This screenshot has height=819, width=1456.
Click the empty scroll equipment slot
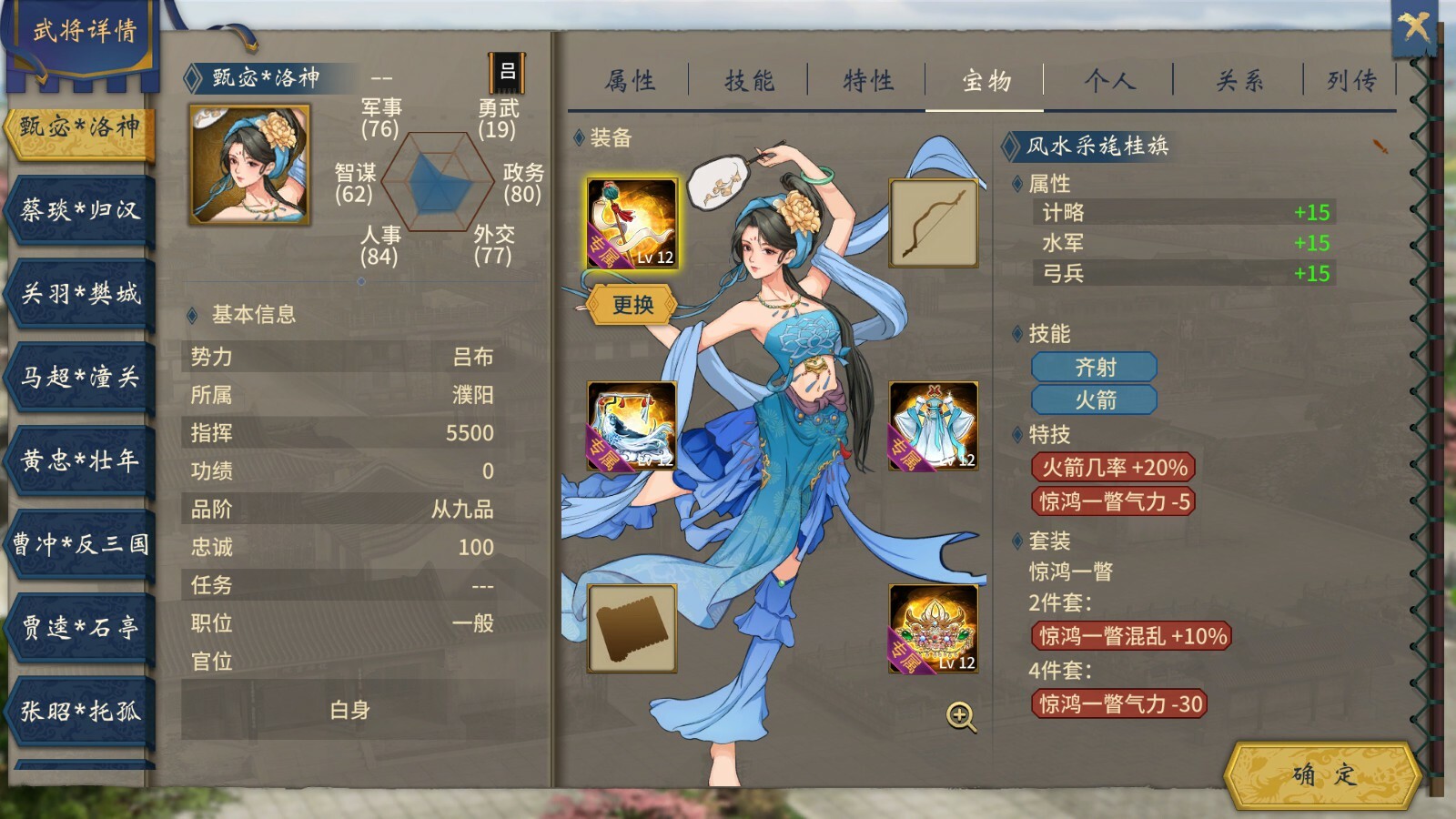(x=631, y=628)
